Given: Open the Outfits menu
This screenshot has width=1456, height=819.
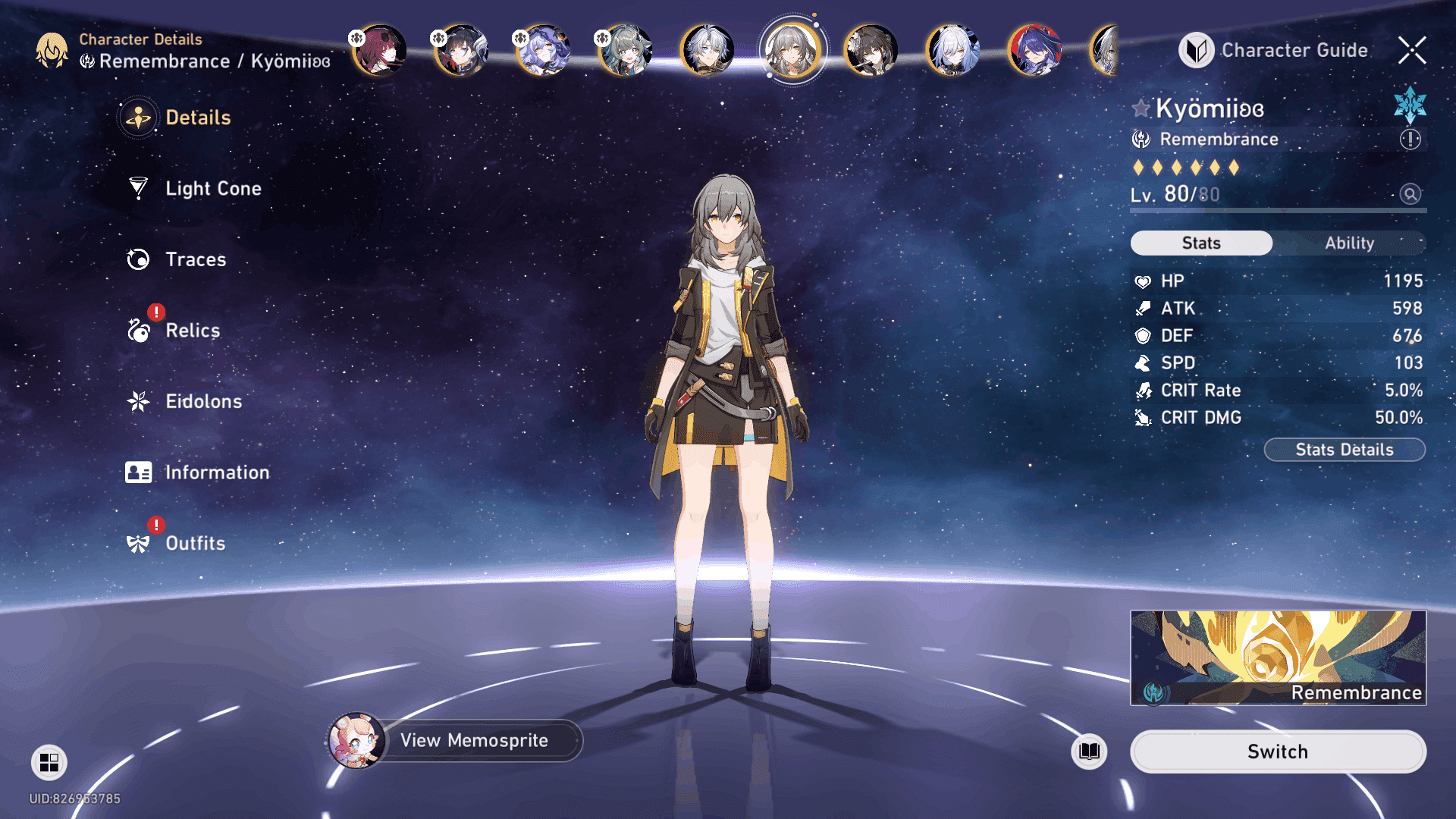Looking at the screenshot, I should pyautogui.click(x=195, y=543).
